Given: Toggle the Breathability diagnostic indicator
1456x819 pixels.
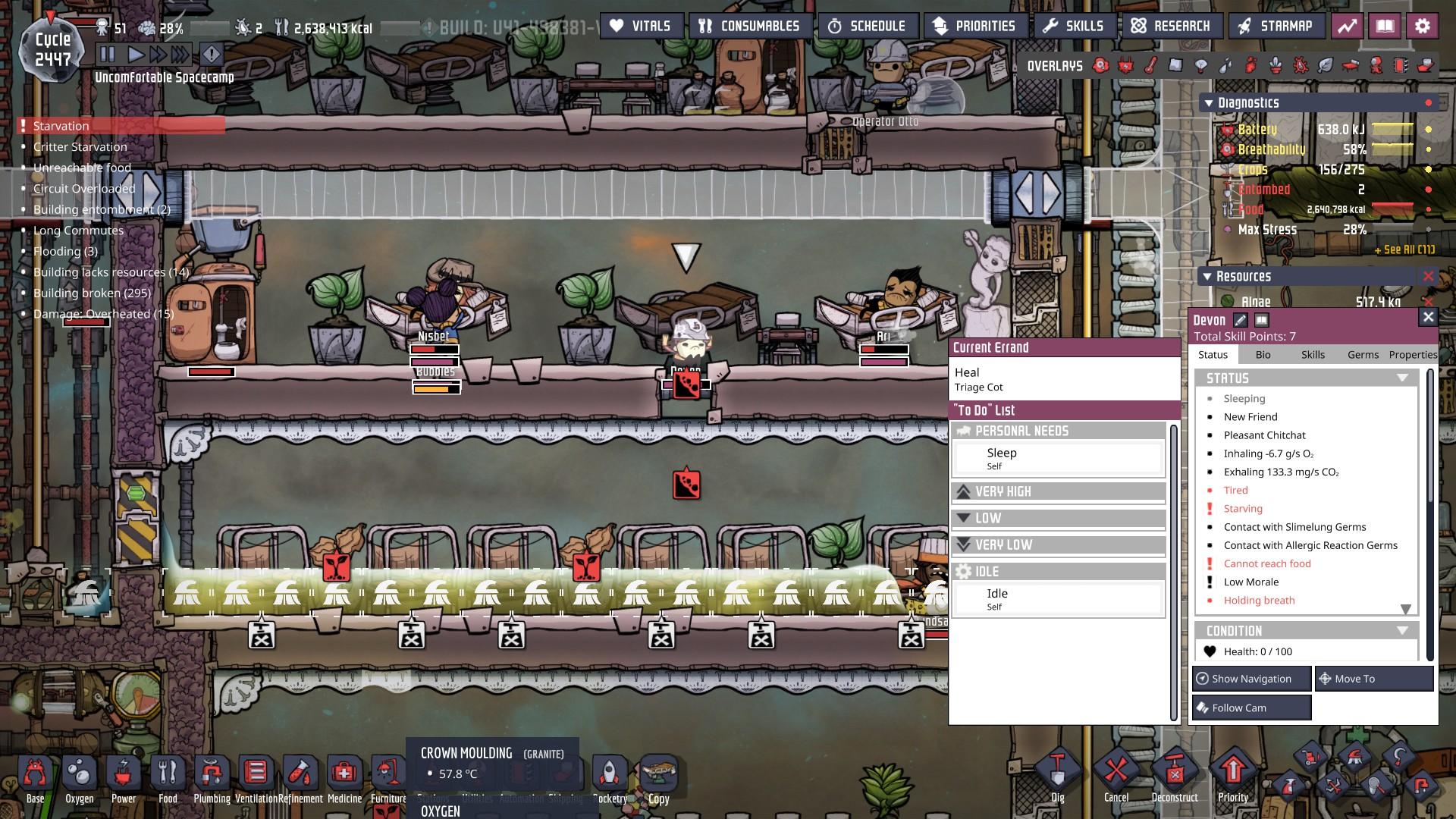Looking at the screenshot, I should pos(1427,150).
